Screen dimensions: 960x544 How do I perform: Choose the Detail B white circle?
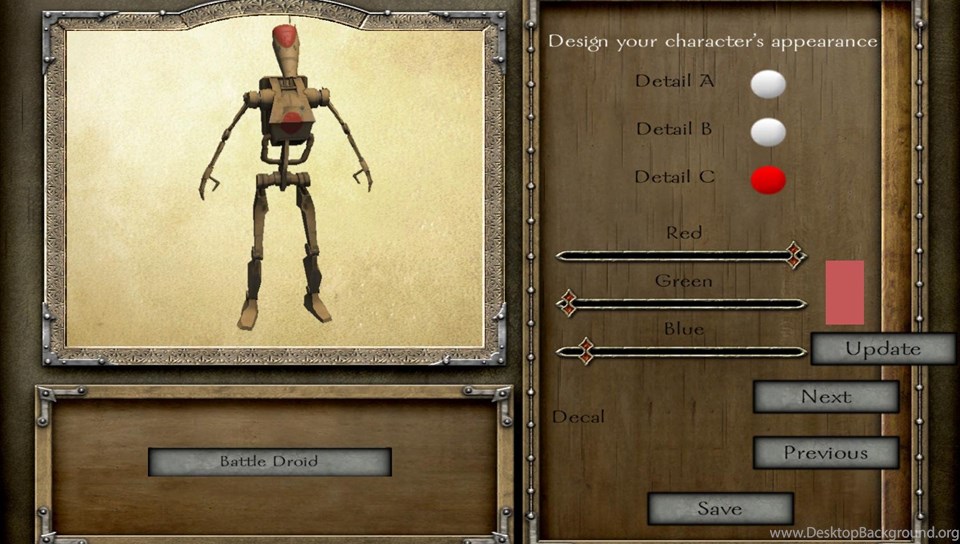tap(768, 131)
